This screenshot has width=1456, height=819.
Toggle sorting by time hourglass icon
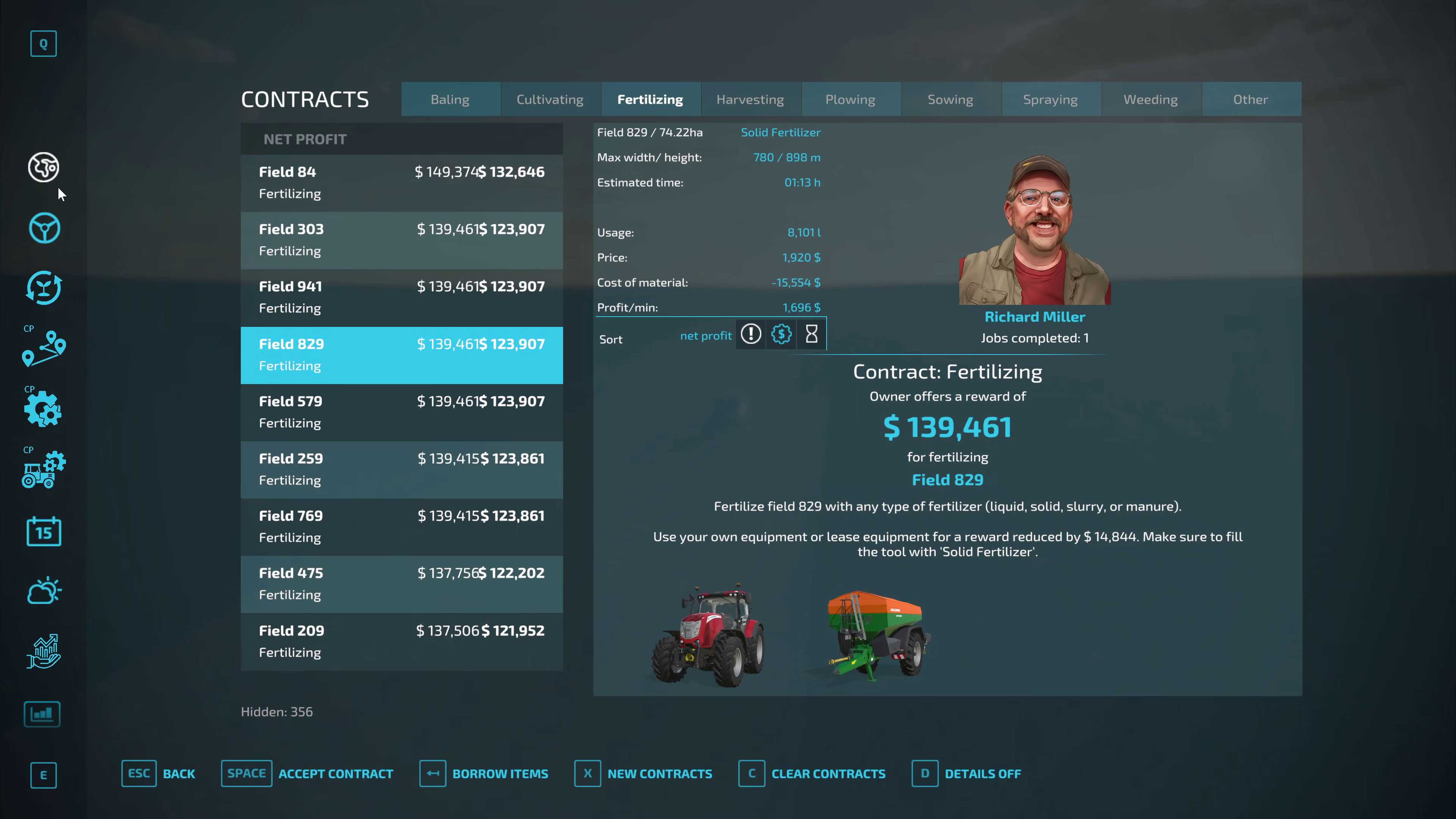tap(811, 334)
